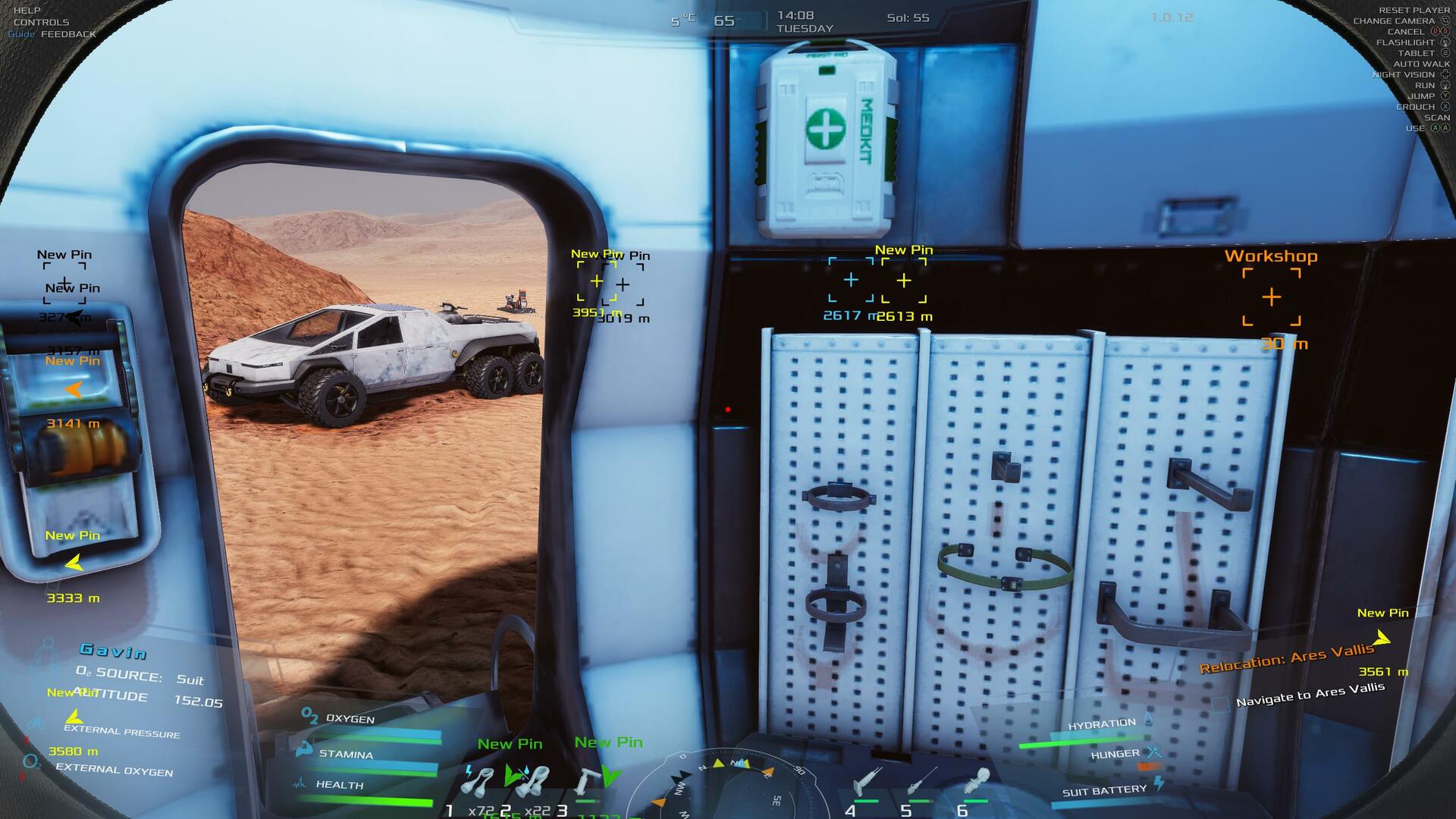
Task: Choose the tool in hotbar slot 3
Action: click(586, 783)
